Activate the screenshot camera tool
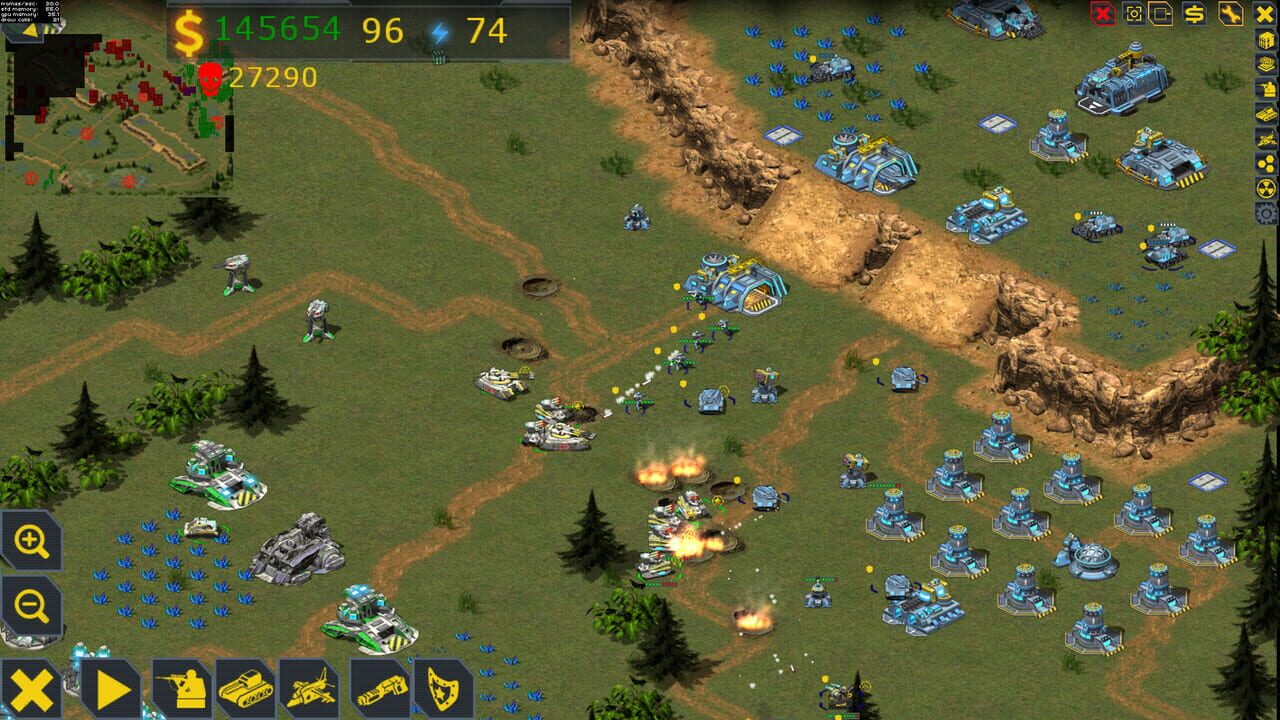The height and width of the screenshot is (720, 1280). click(x=1133, y=14)
